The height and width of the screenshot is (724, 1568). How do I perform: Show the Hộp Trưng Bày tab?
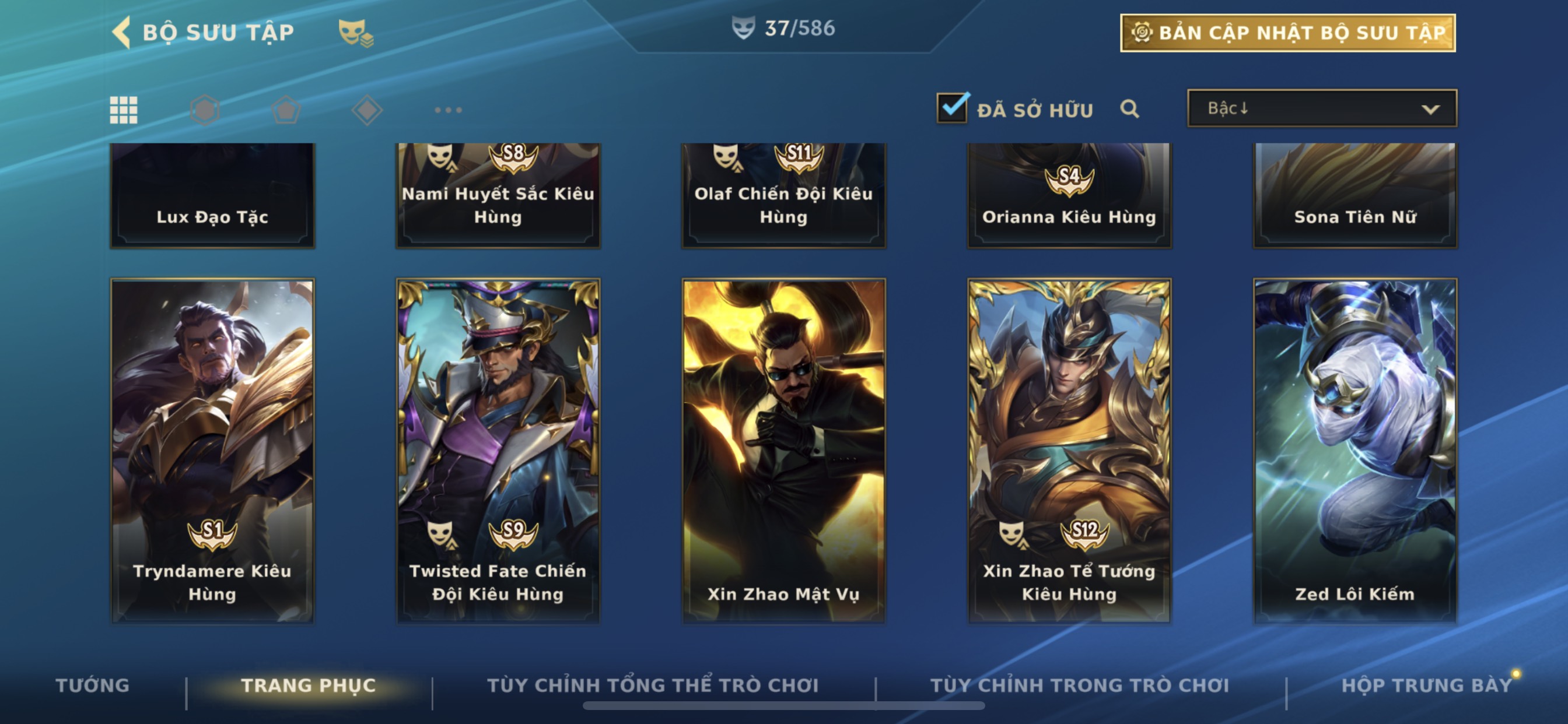pos(1426,686)
